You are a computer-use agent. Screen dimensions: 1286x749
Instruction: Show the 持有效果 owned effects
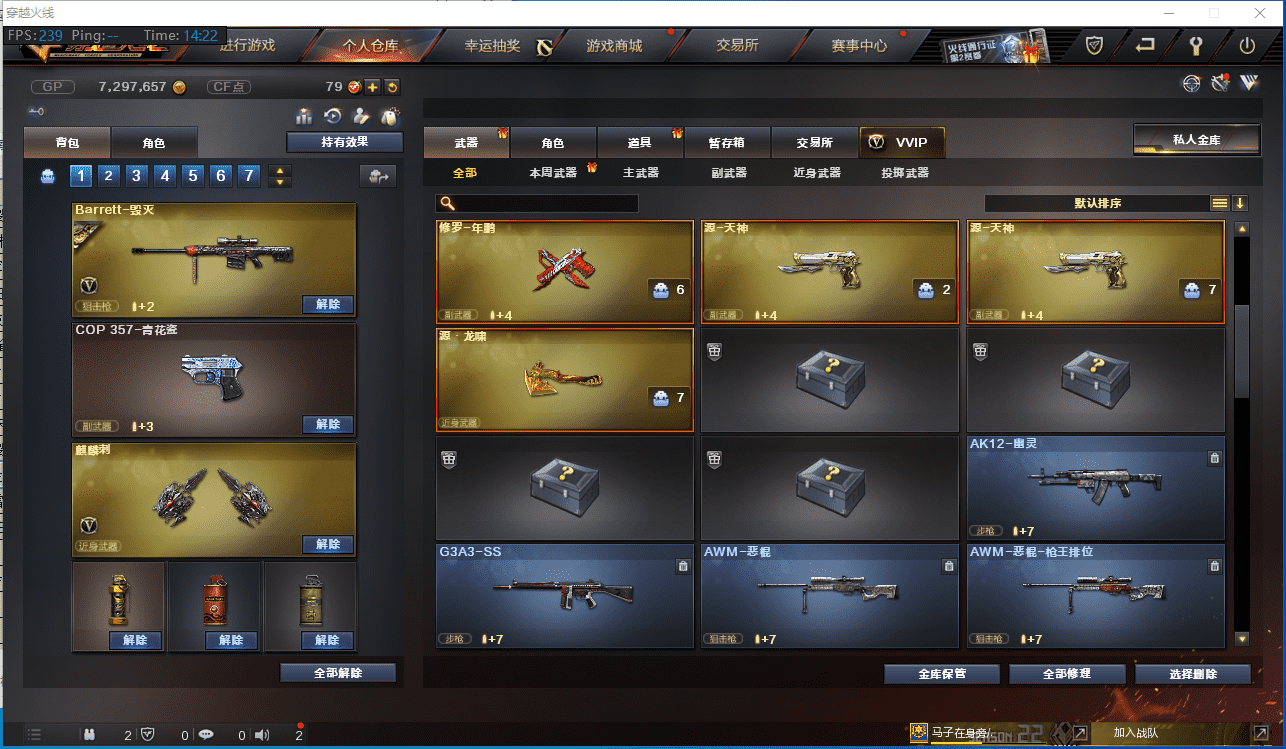[x=344, y=142]
